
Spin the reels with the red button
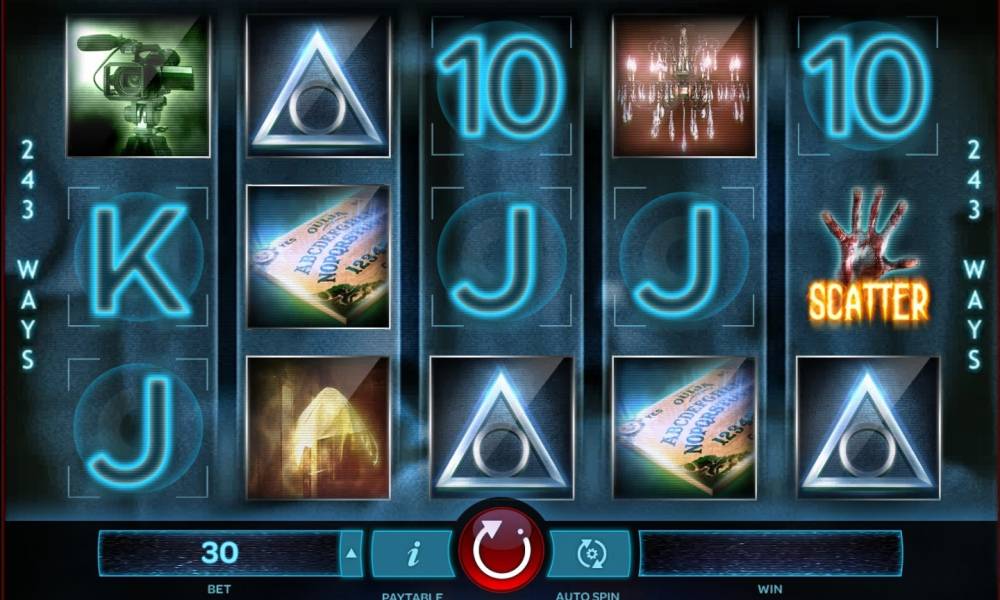[x=501, y=550]
